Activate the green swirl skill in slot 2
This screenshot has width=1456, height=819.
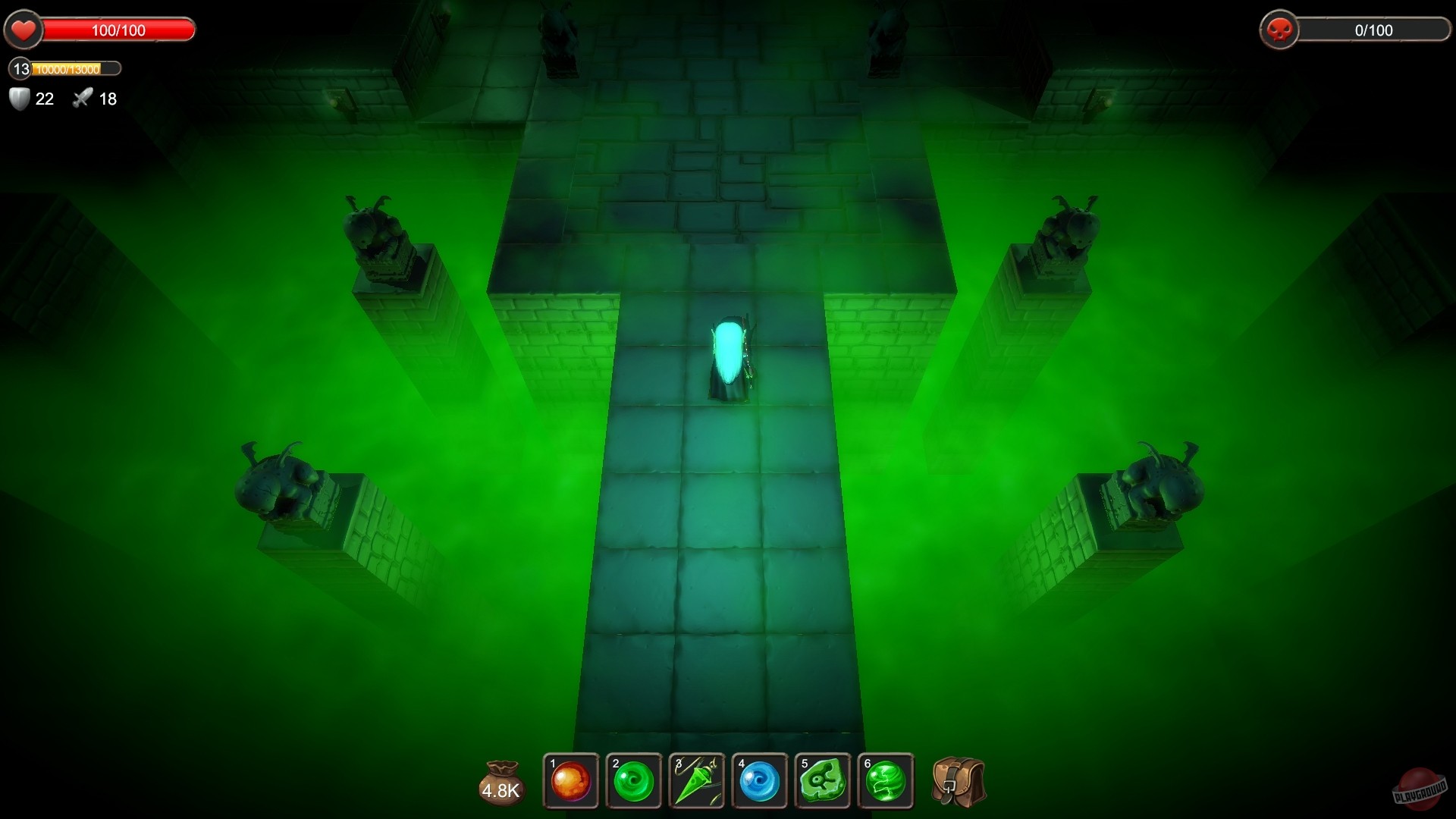pyautogui.click(x=634, y=782)
